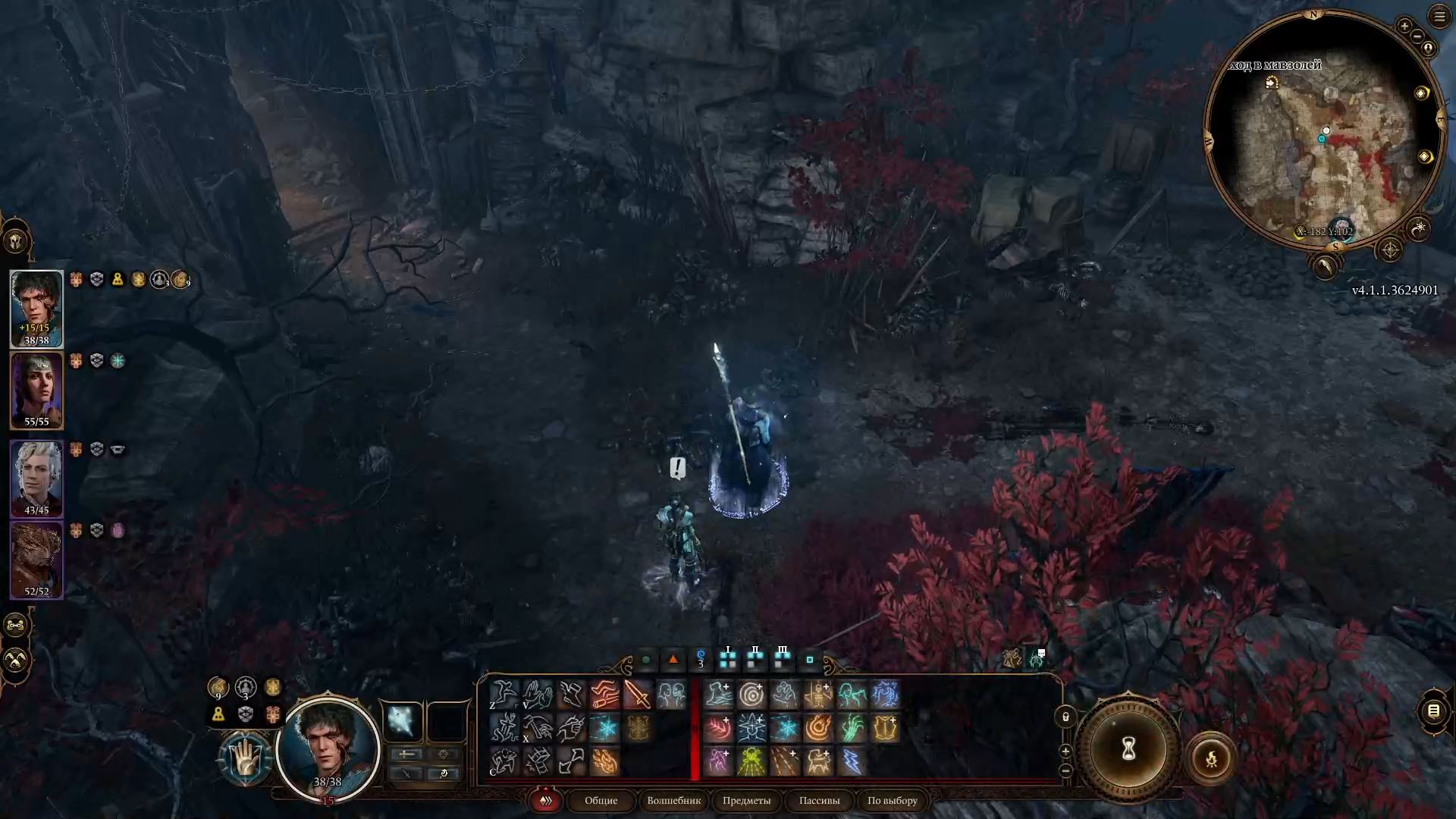Zoom out the minimap with its arrow control

pos(1417,35)
